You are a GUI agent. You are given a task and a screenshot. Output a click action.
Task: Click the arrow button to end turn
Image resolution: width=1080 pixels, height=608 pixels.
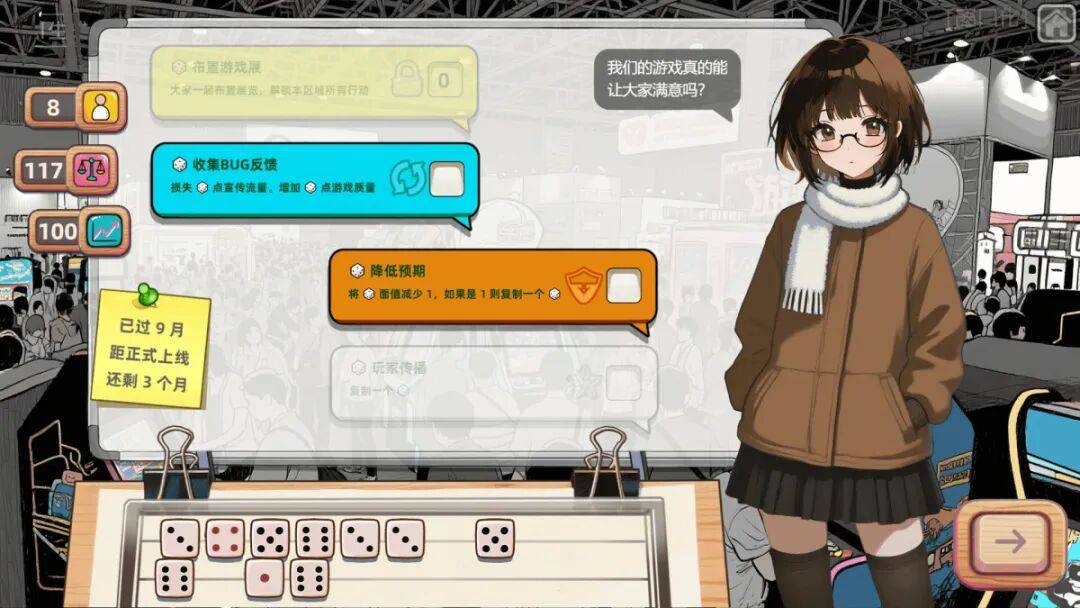[x=1010, y=542]
